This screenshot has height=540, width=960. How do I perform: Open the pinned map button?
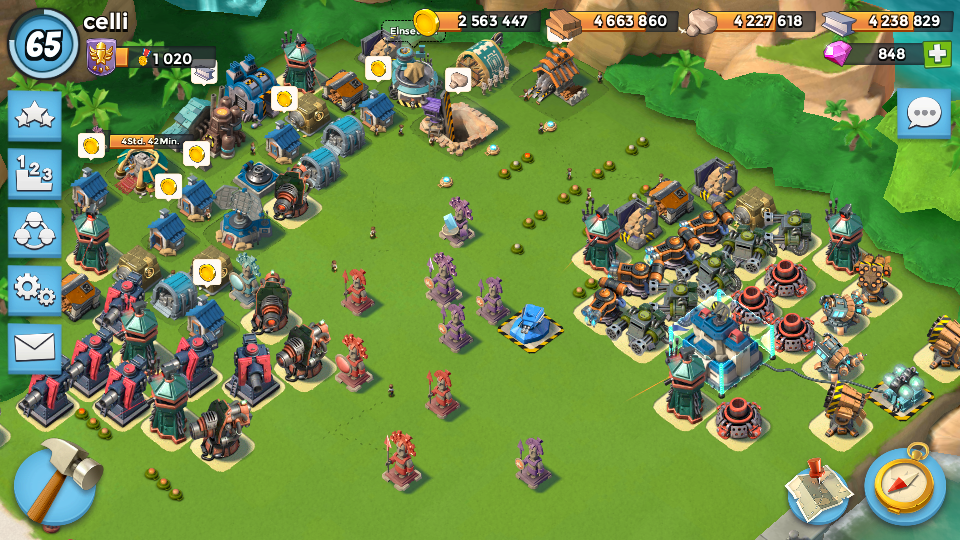tap(817, 489)
